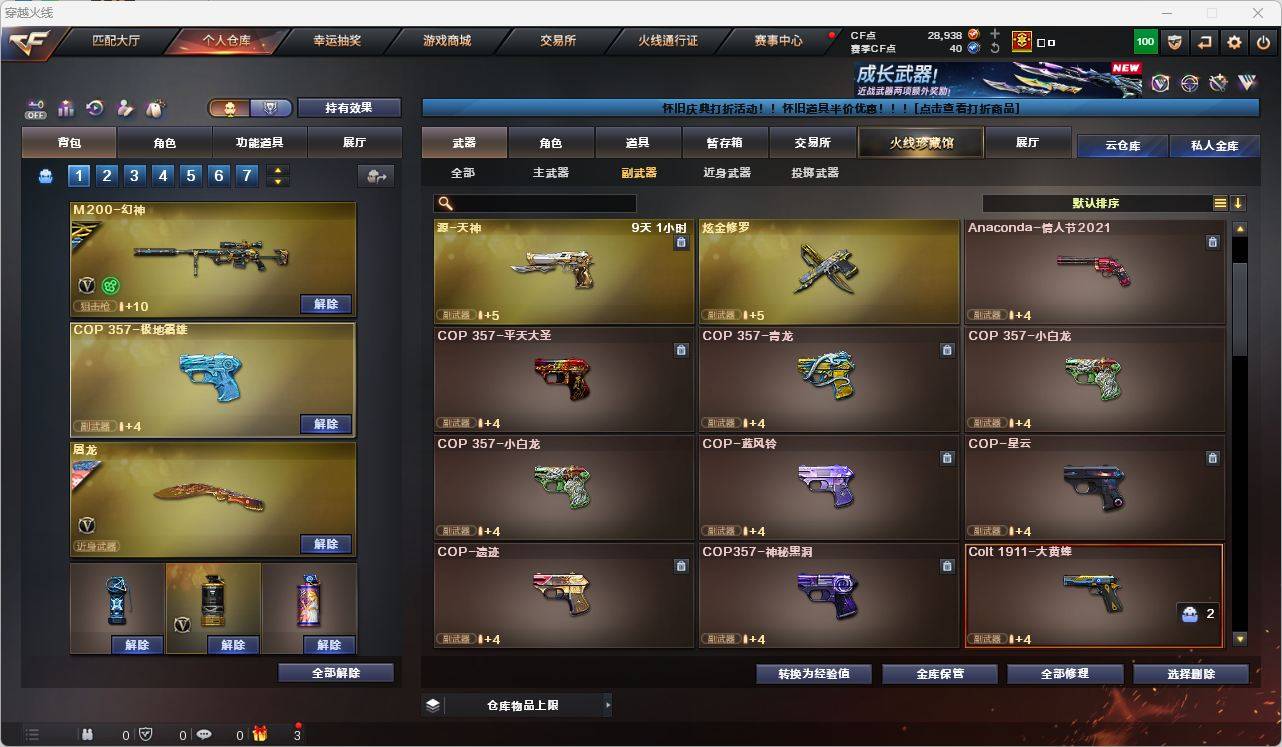The height and width of the screenshot is (747, 1282).
Task: Click the trash delete icon on 源-天神 card
Action: point(682,241)
